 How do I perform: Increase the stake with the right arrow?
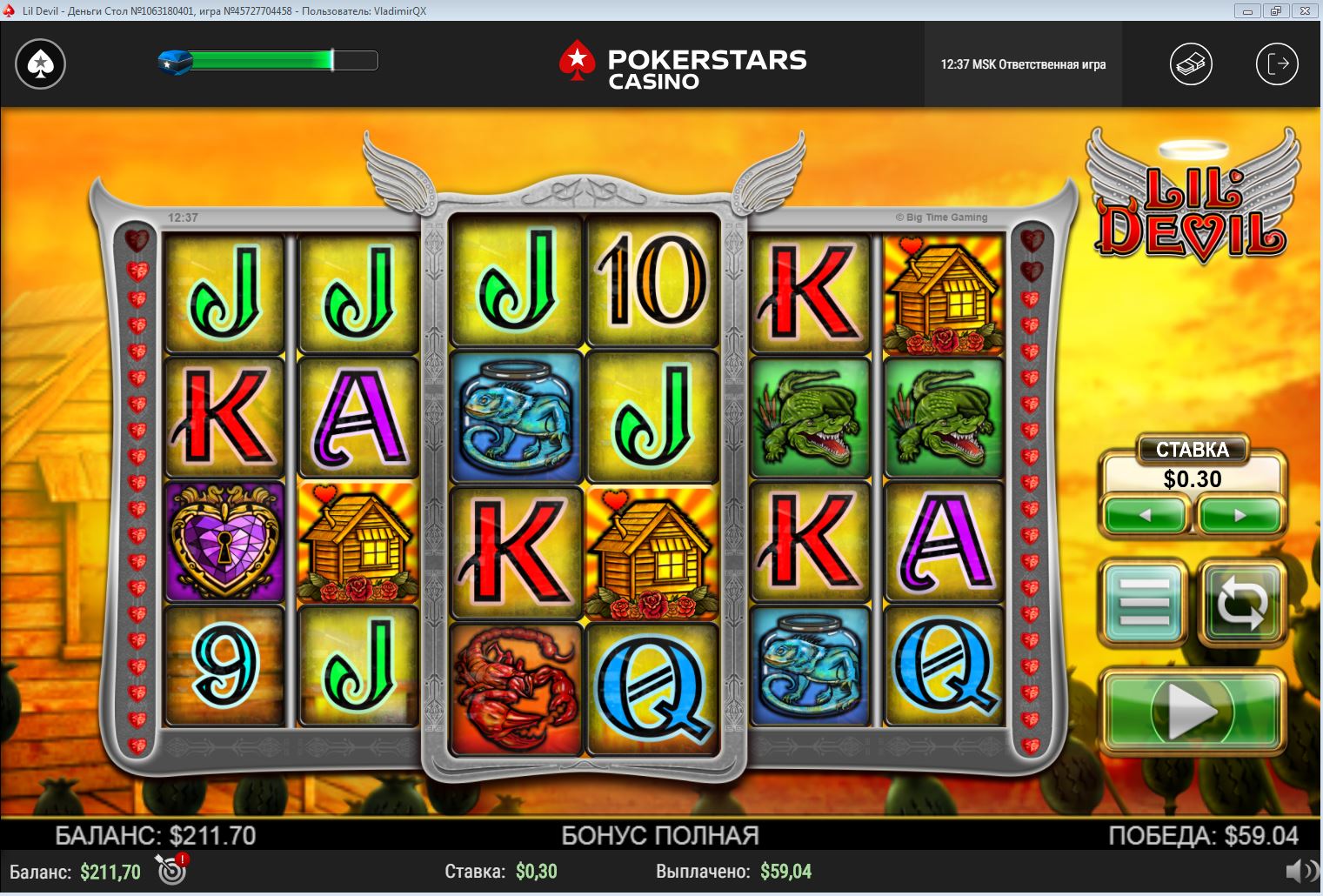[x=1240, y=515]
